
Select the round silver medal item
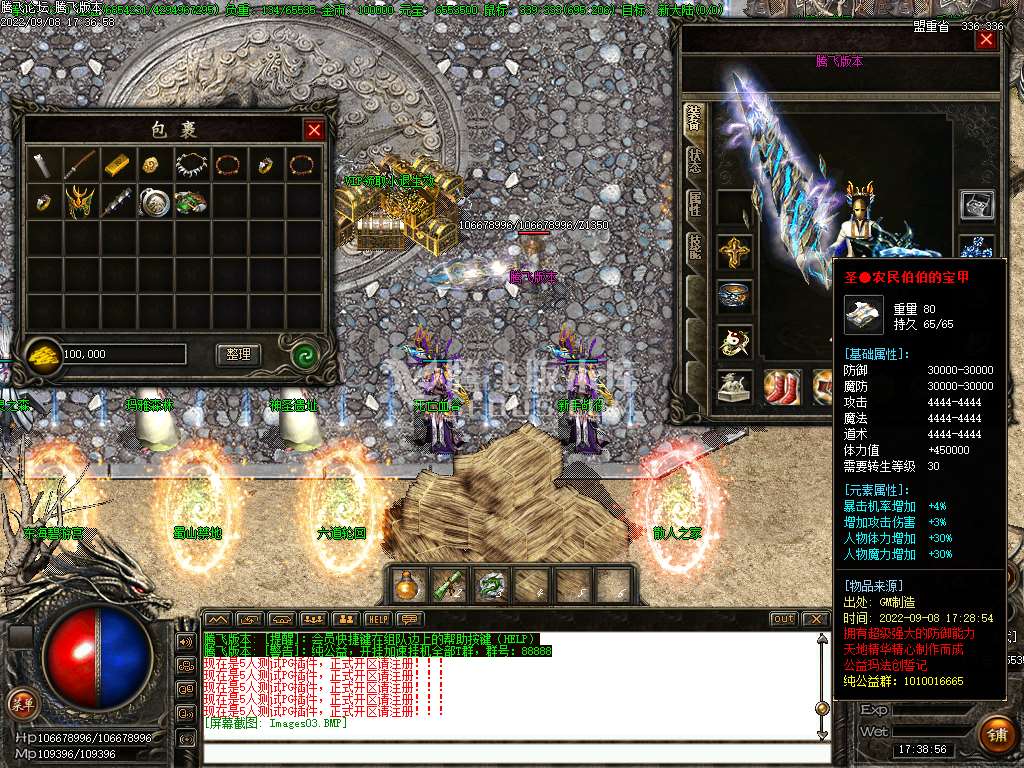(x=154, y=201)
